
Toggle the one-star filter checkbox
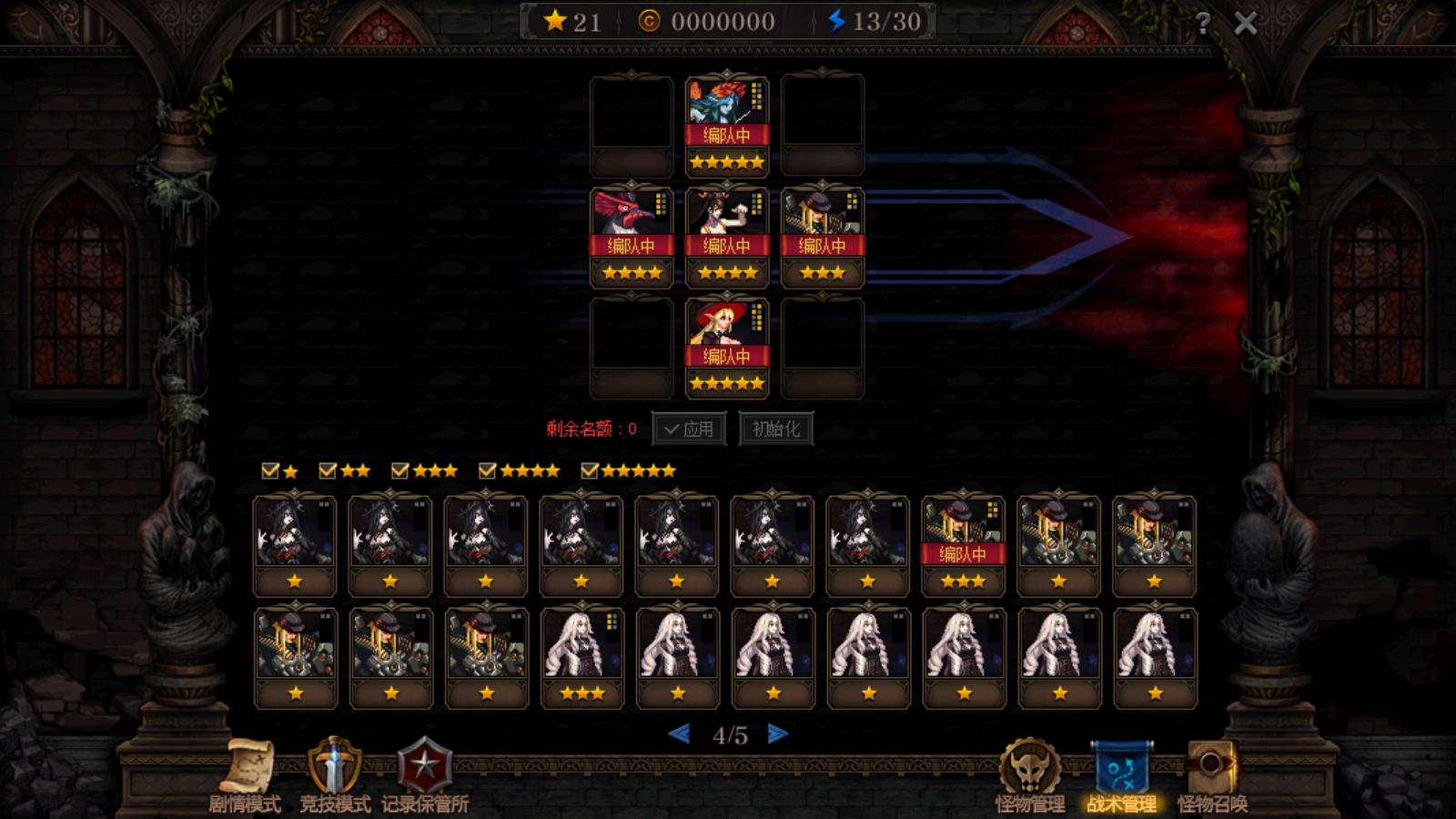click(x=270, y=470)
